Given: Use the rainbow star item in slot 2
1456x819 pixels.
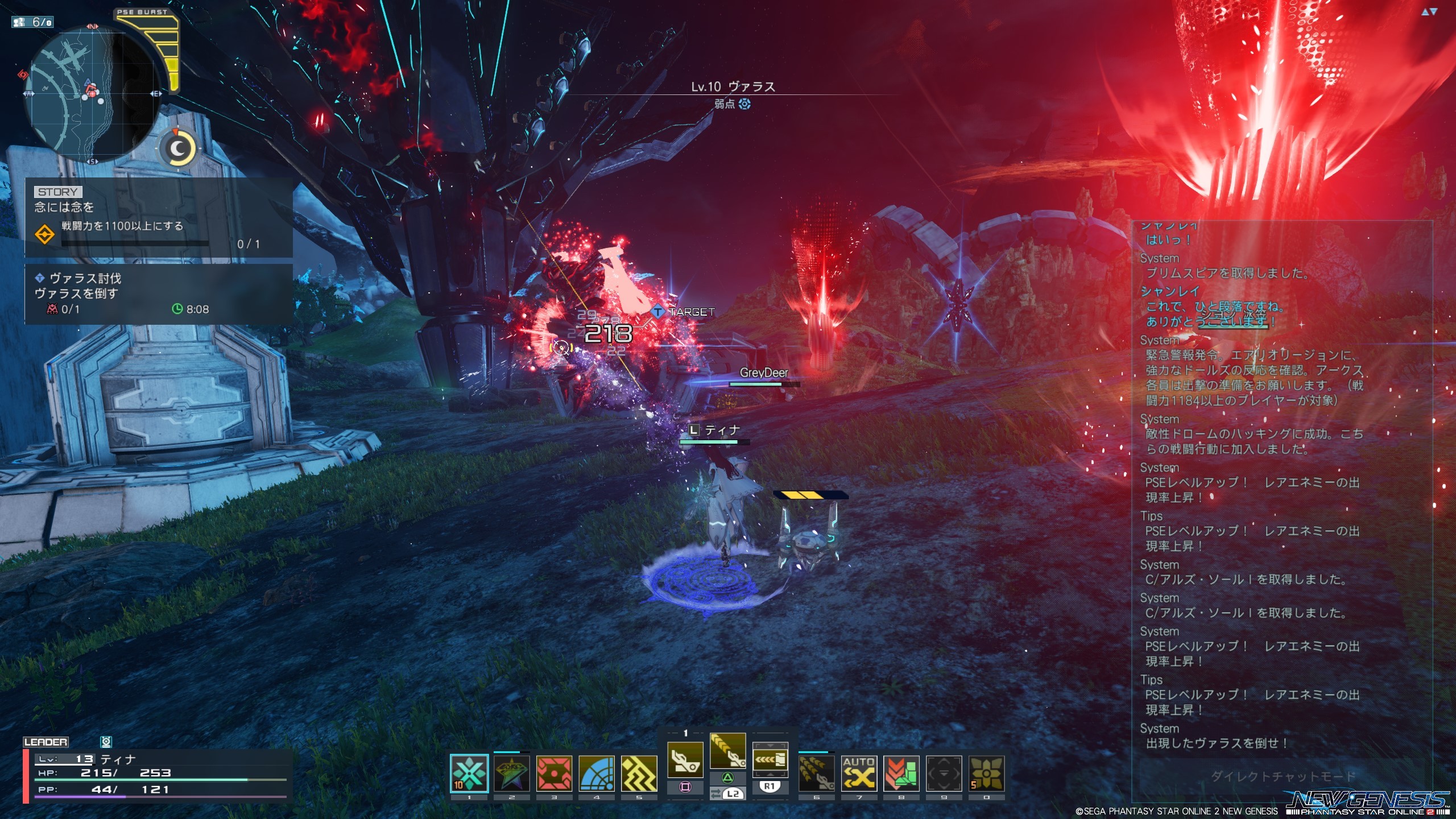Looking at the screenshot, I should pyautogui.click(x=511, y=773).
